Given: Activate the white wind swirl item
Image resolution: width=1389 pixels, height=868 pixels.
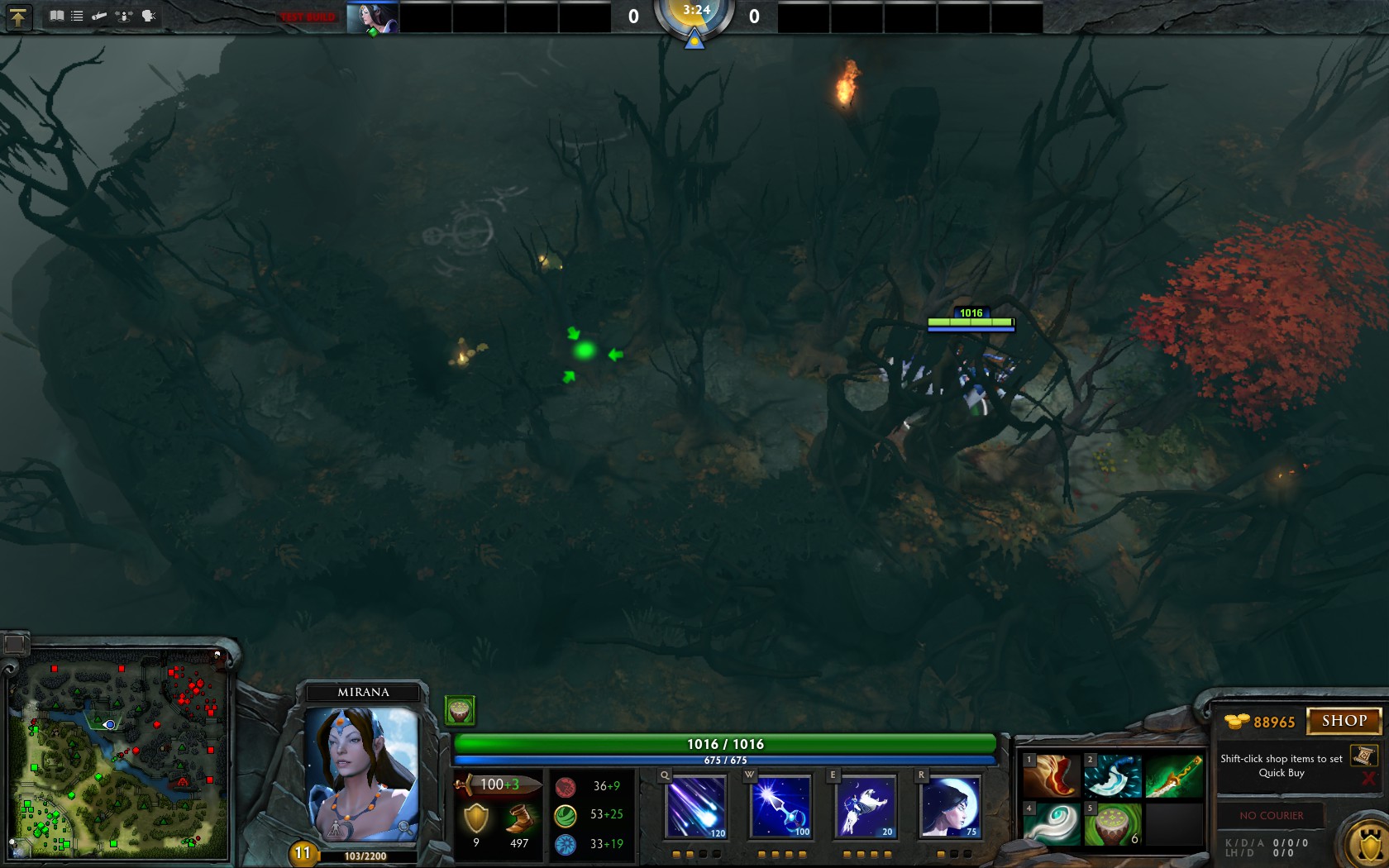Looking at the screenshot, I should pyautogui.click(x=1052, y=824).
